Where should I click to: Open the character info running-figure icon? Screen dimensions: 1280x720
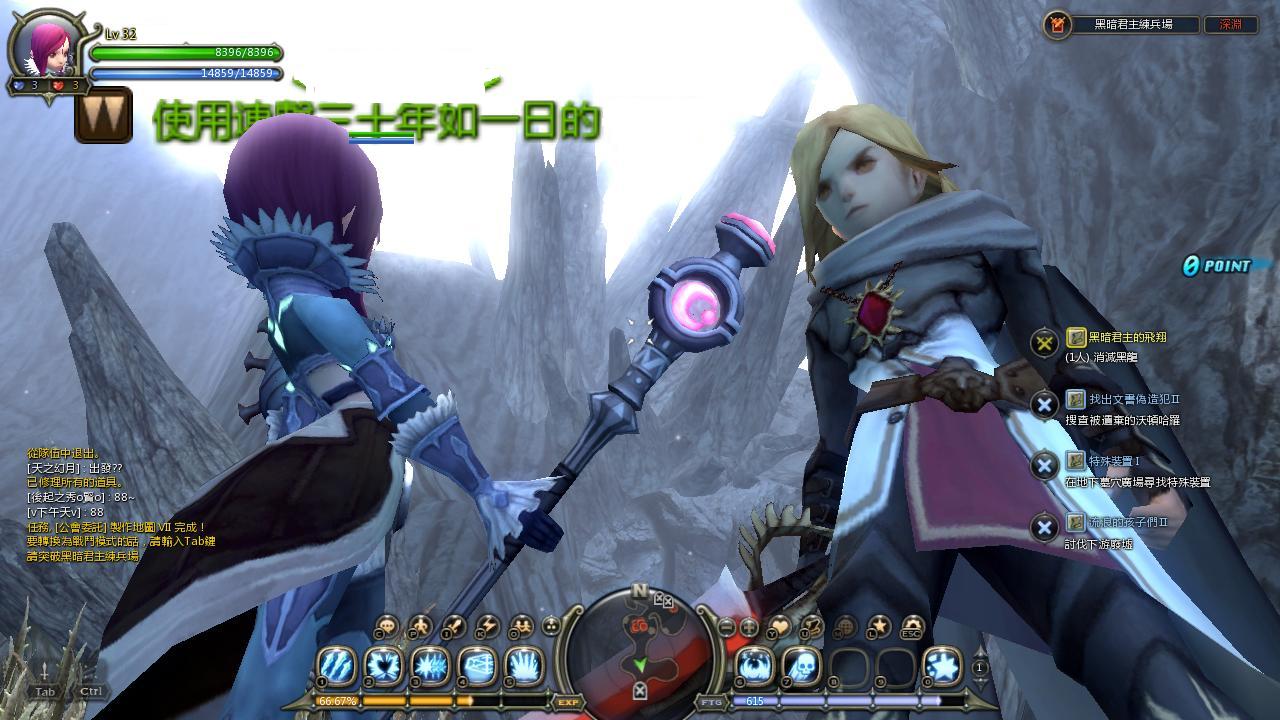pyautogui.click(x=420, y=627)
